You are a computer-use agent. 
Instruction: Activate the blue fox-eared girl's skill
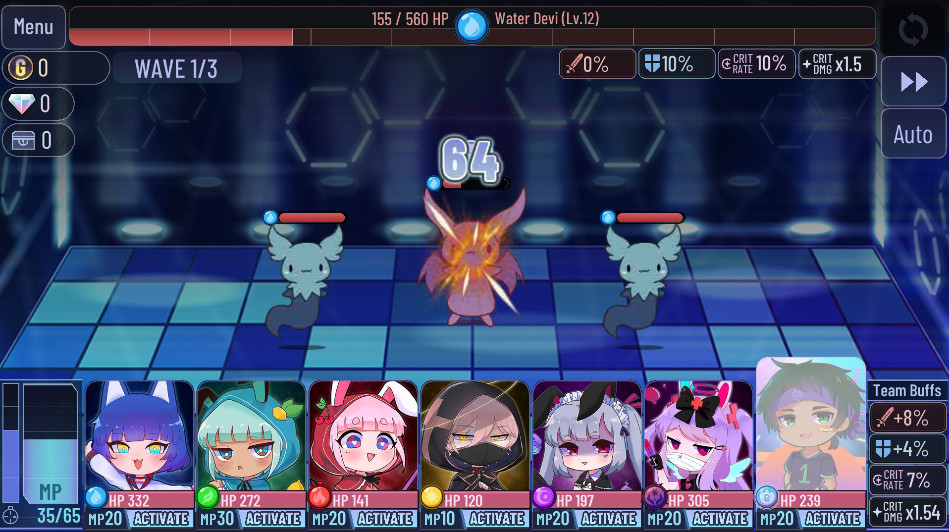160,519
